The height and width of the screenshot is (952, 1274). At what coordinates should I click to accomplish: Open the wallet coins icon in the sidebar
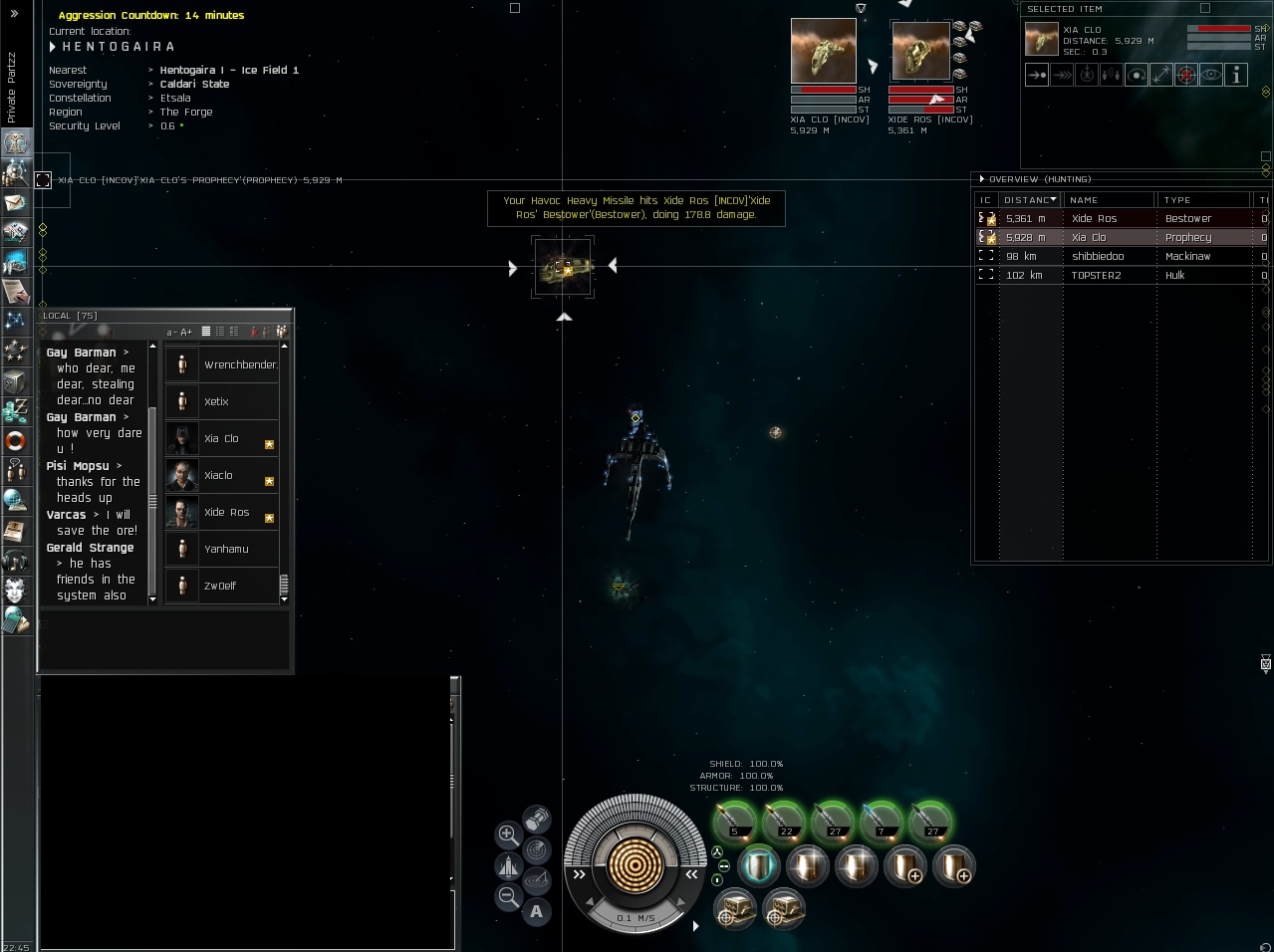(x=16, y=410)
